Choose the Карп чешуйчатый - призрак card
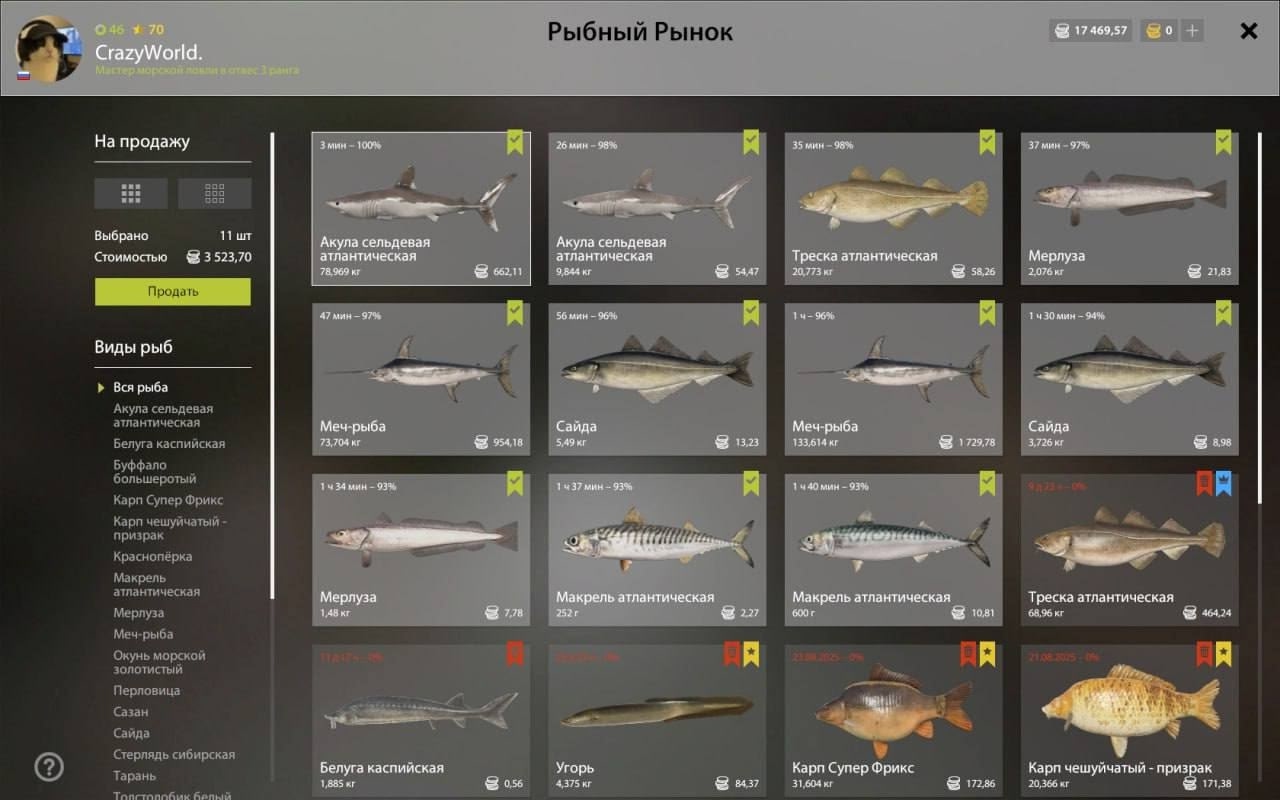Viewport: 1280px width, 800px height. point(1129,720)
